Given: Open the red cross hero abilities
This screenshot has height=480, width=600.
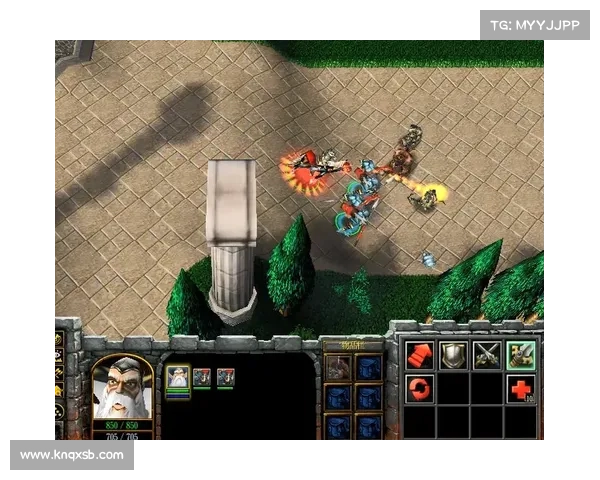Looking at the screenshot, I should pos(520,388).
